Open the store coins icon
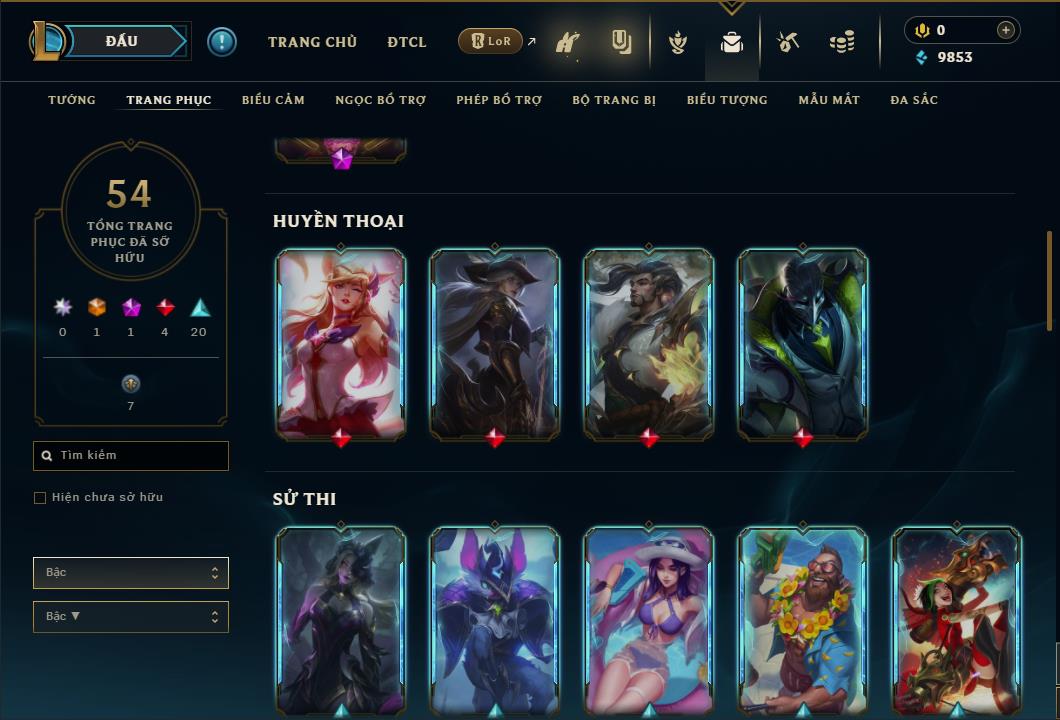The image size is (1060, 720). click(842, 42)
